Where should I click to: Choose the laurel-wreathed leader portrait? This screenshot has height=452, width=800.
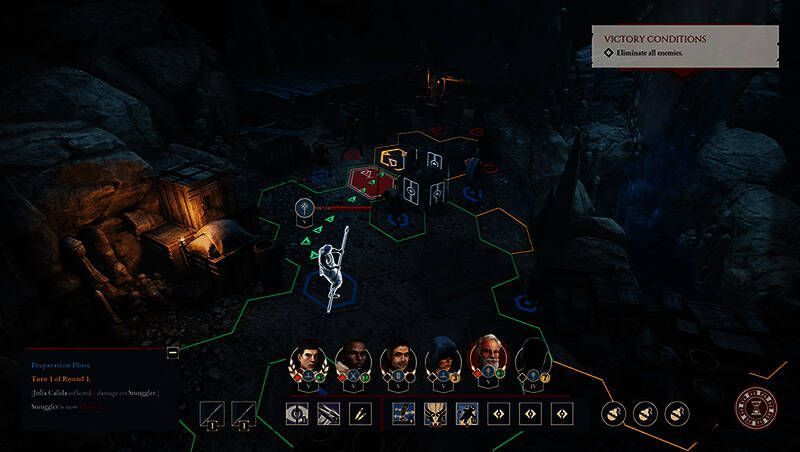(308, 361)
